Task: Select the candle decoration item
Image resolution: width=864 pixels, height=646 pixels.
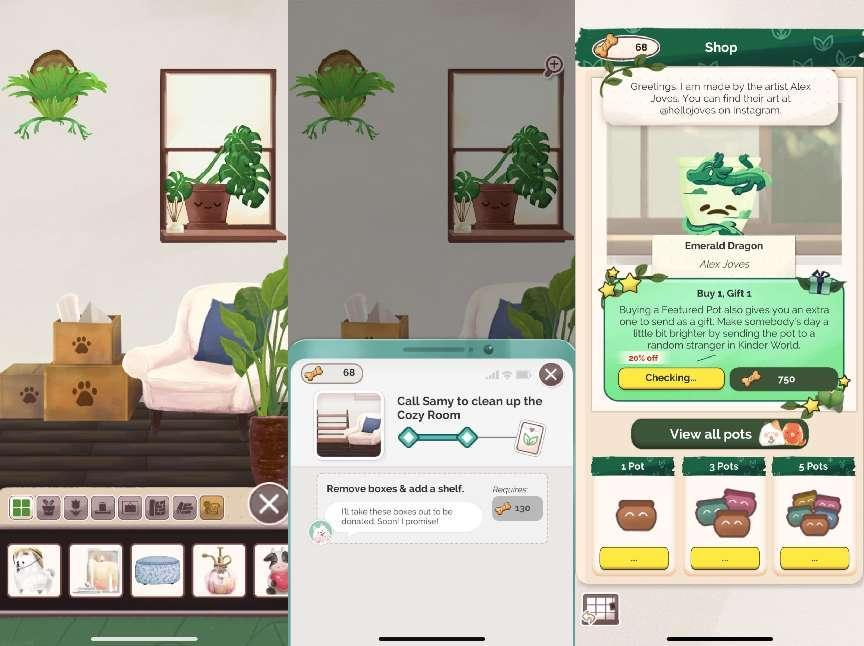Action: coord(96,570)
